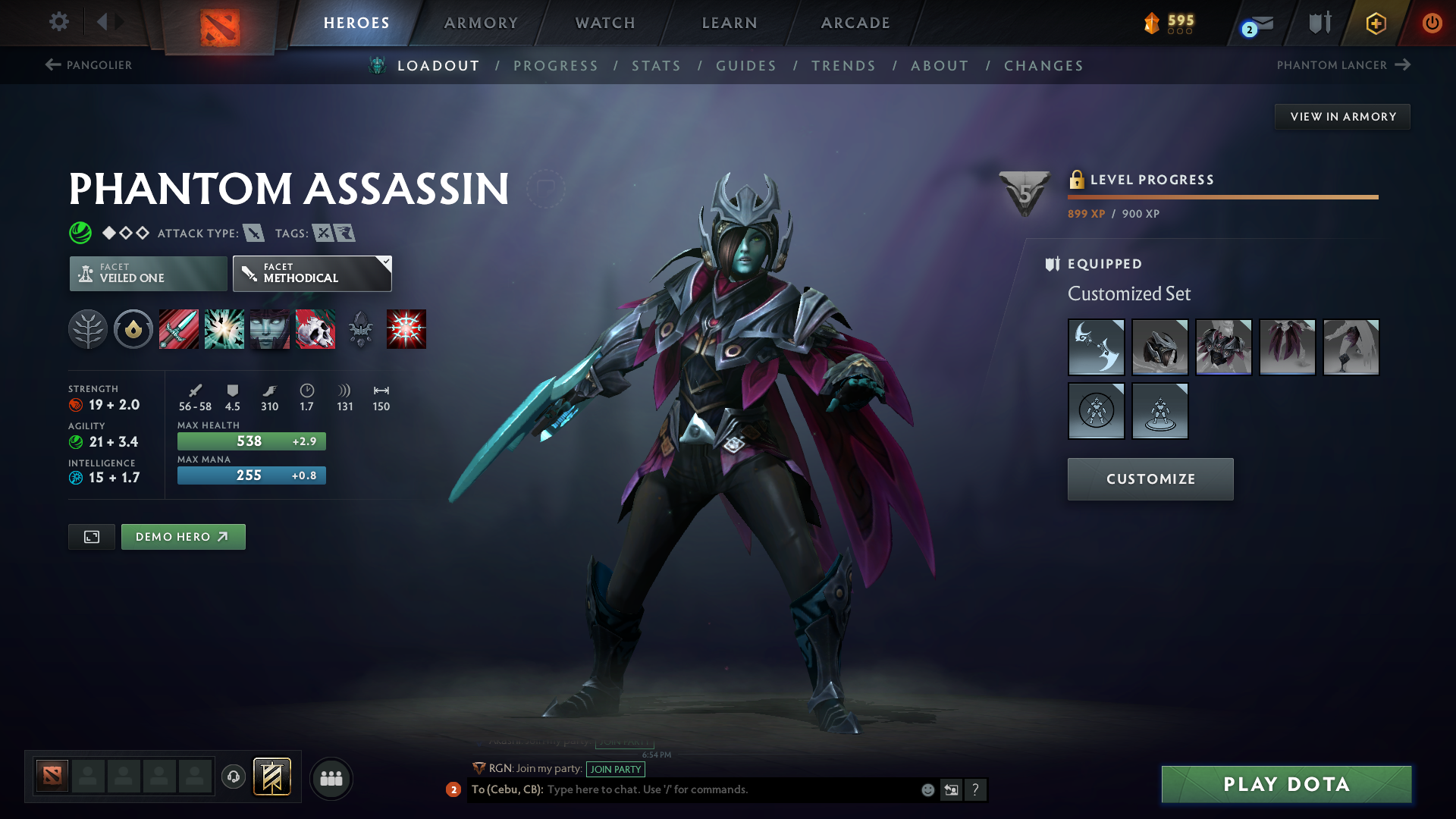Click the voice chat headset icon

(233, 778)
